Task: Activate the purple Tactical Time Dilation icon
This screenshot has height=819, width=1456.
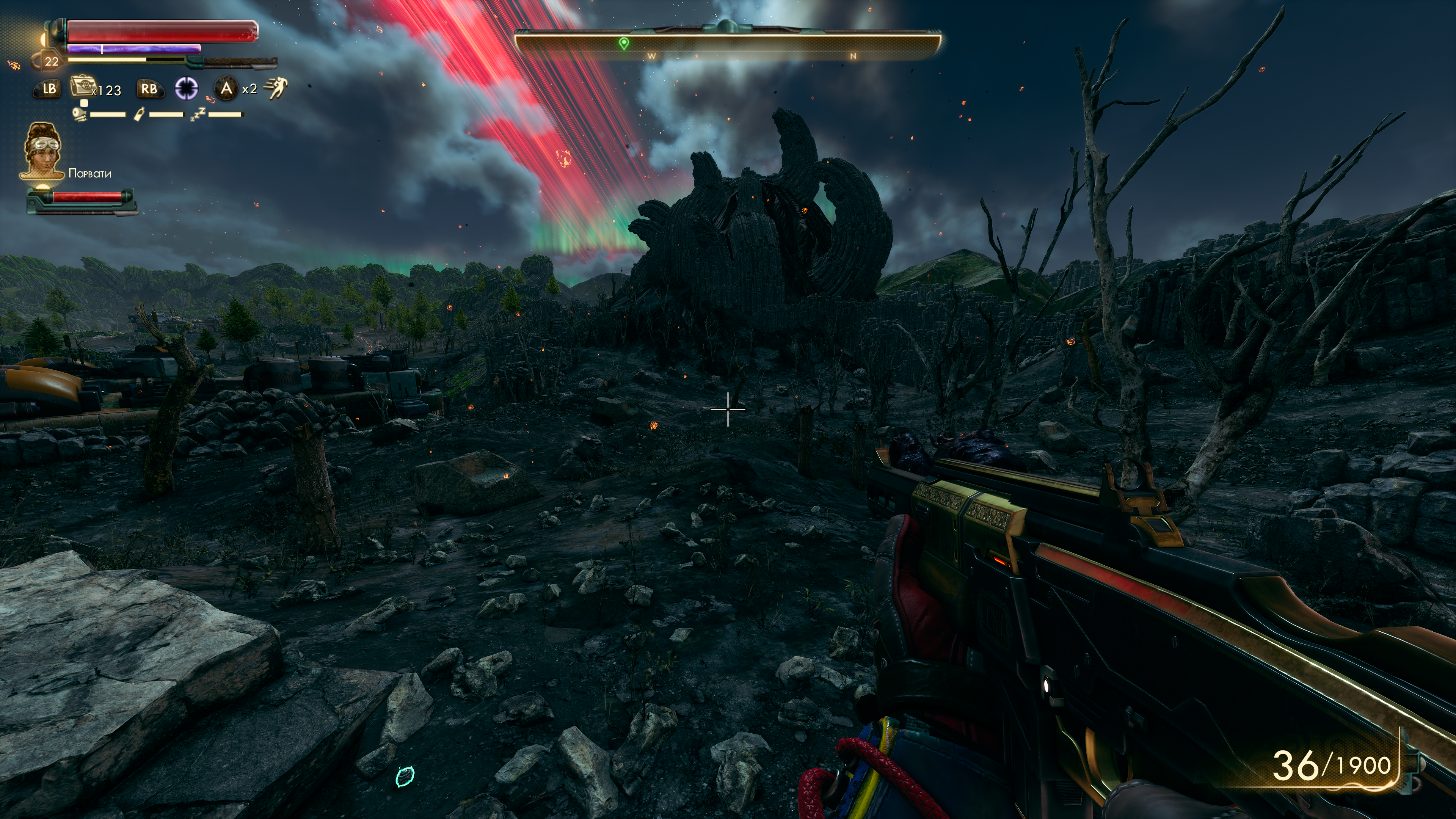Action: (186, 88)
